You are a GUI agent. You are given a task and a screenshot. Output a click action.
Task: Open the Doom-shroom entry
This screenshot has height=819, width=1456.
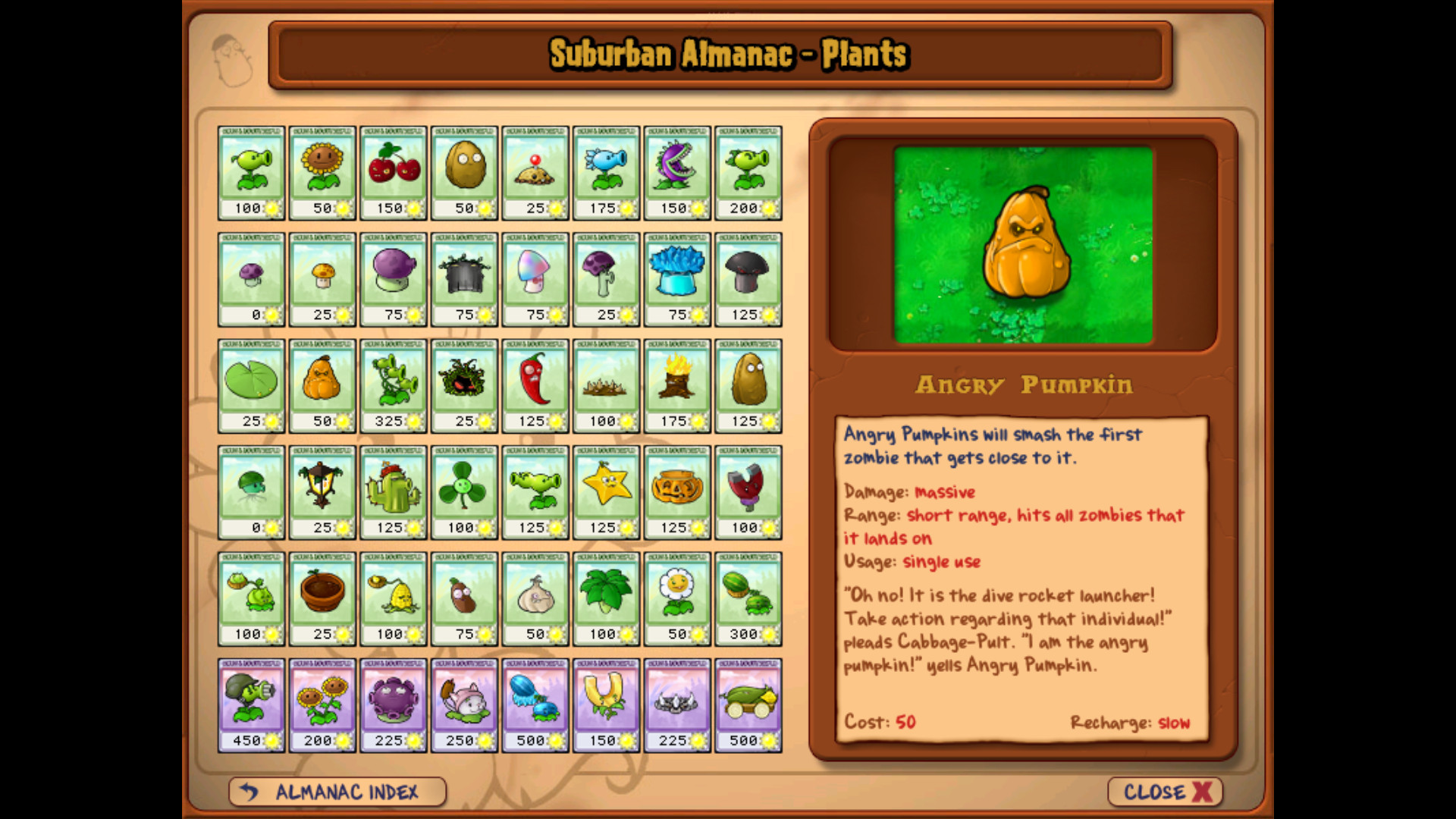(748, 279)
